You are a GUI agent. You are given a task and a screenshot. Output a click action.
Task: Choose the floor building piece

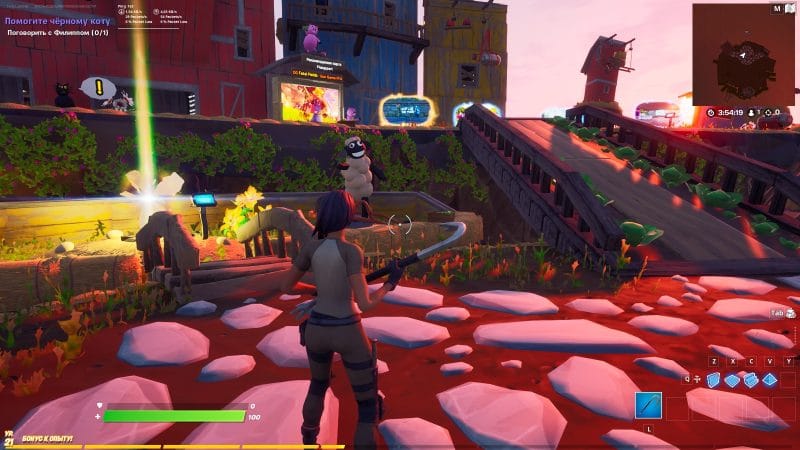(733, 379)
